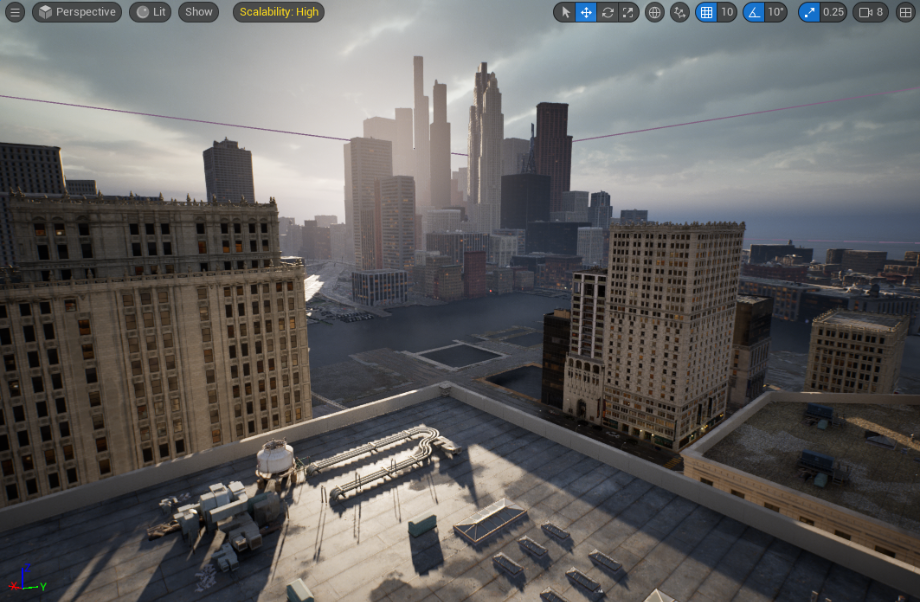The height and width of the screenshot is (602, 920).
Task: Toggle grid snapping icon
Action: (x=706, y=12)
